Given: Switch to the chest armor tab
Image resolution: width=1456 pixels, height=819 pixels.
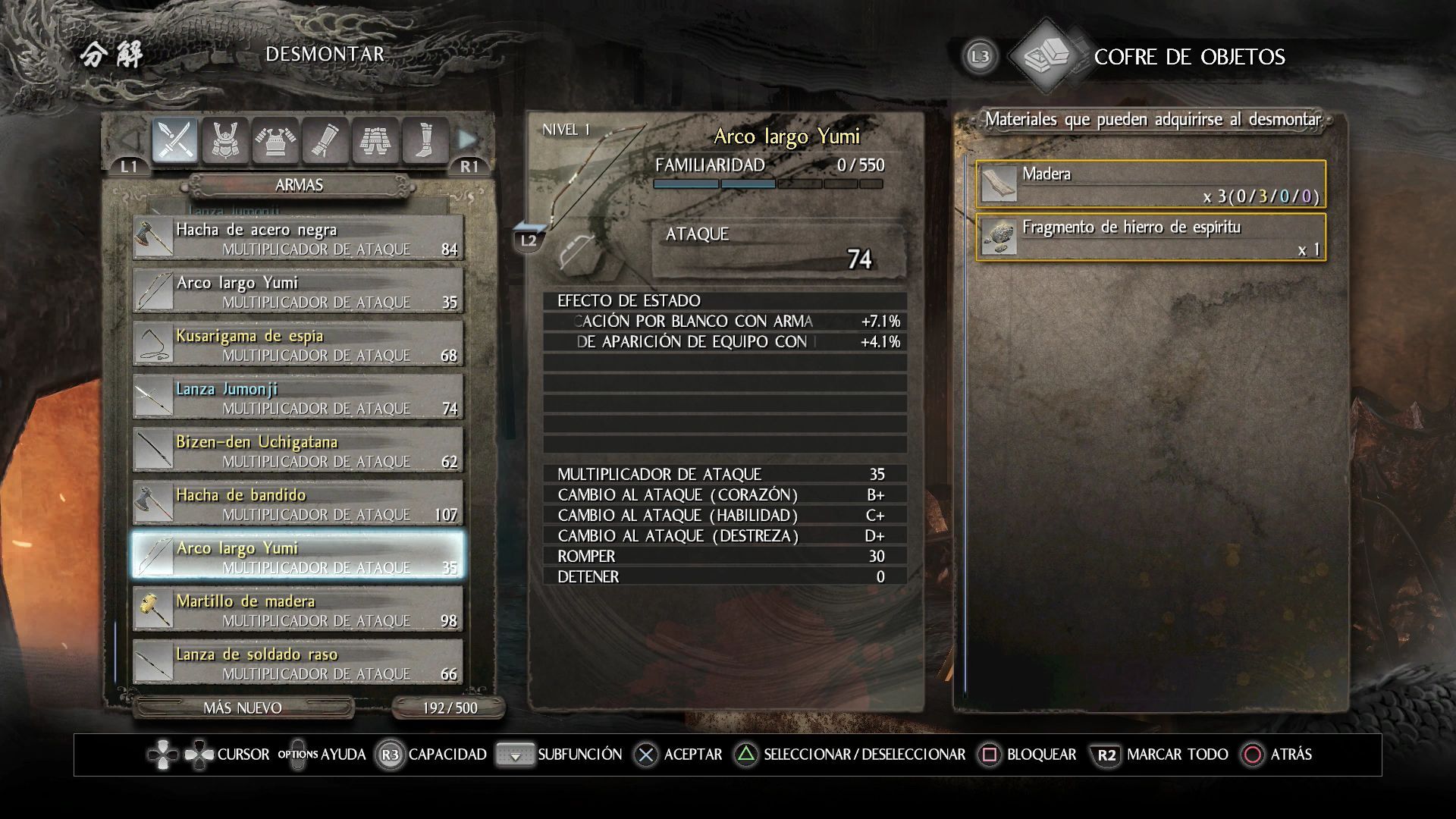Looking at the screenshot, I should pyautogui.click(x=275, y=140).
